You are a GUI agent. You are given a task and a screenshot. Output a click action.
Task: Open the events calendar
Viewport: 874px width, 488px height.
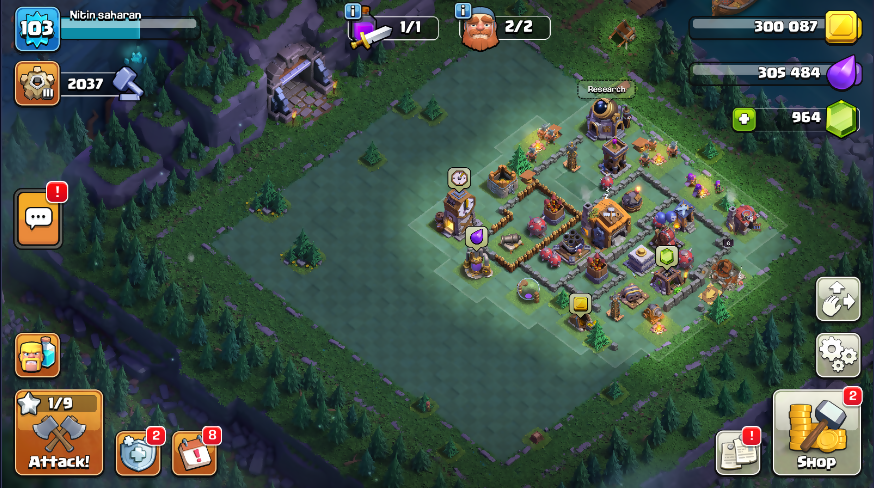tap(194, 453)
